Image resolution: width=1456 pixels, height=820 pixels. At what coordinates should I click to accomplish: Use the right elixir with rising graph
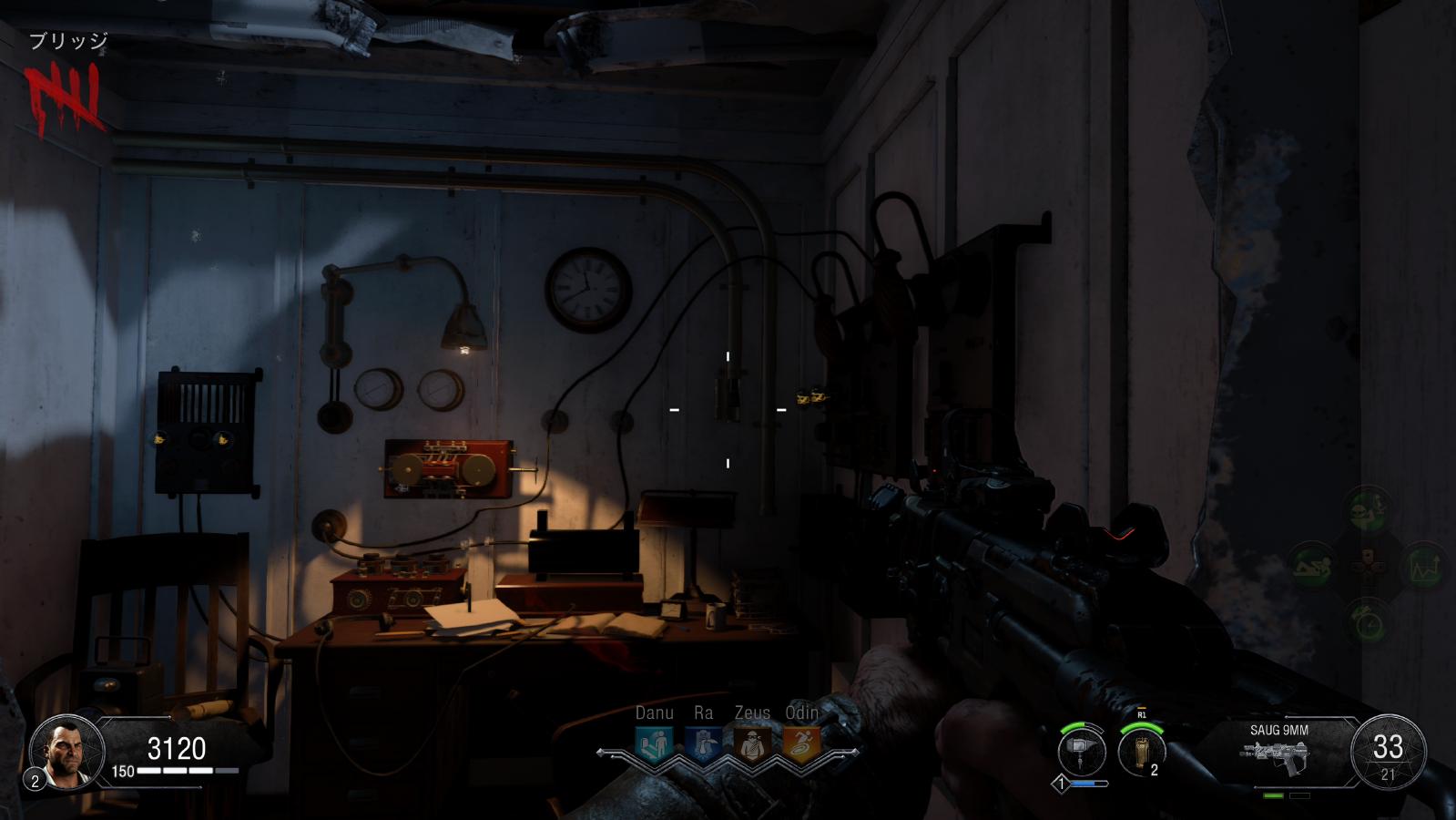click(x=1423, y=566)
